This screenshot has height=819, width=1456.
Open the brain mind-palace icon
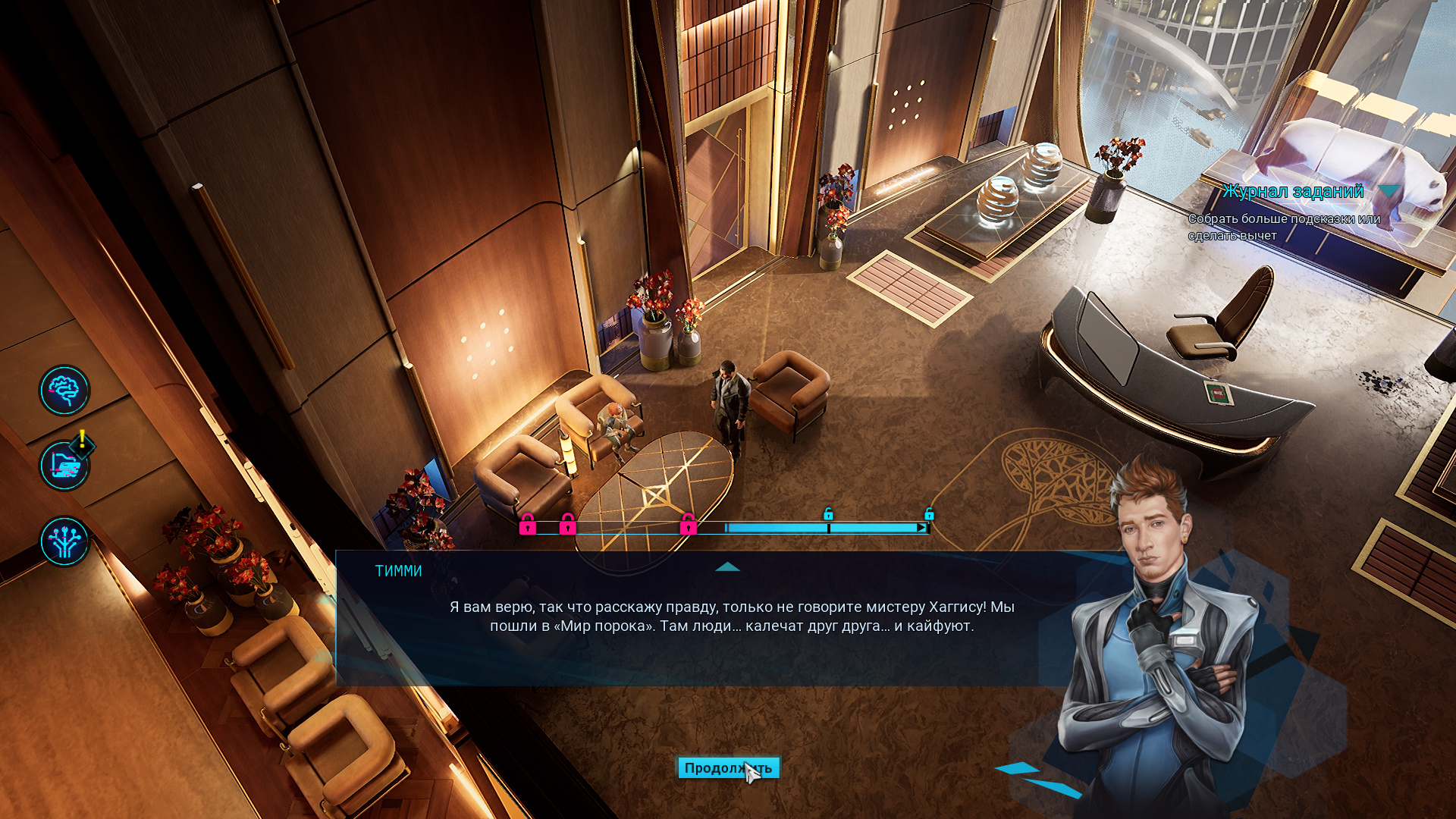(64, 391)
